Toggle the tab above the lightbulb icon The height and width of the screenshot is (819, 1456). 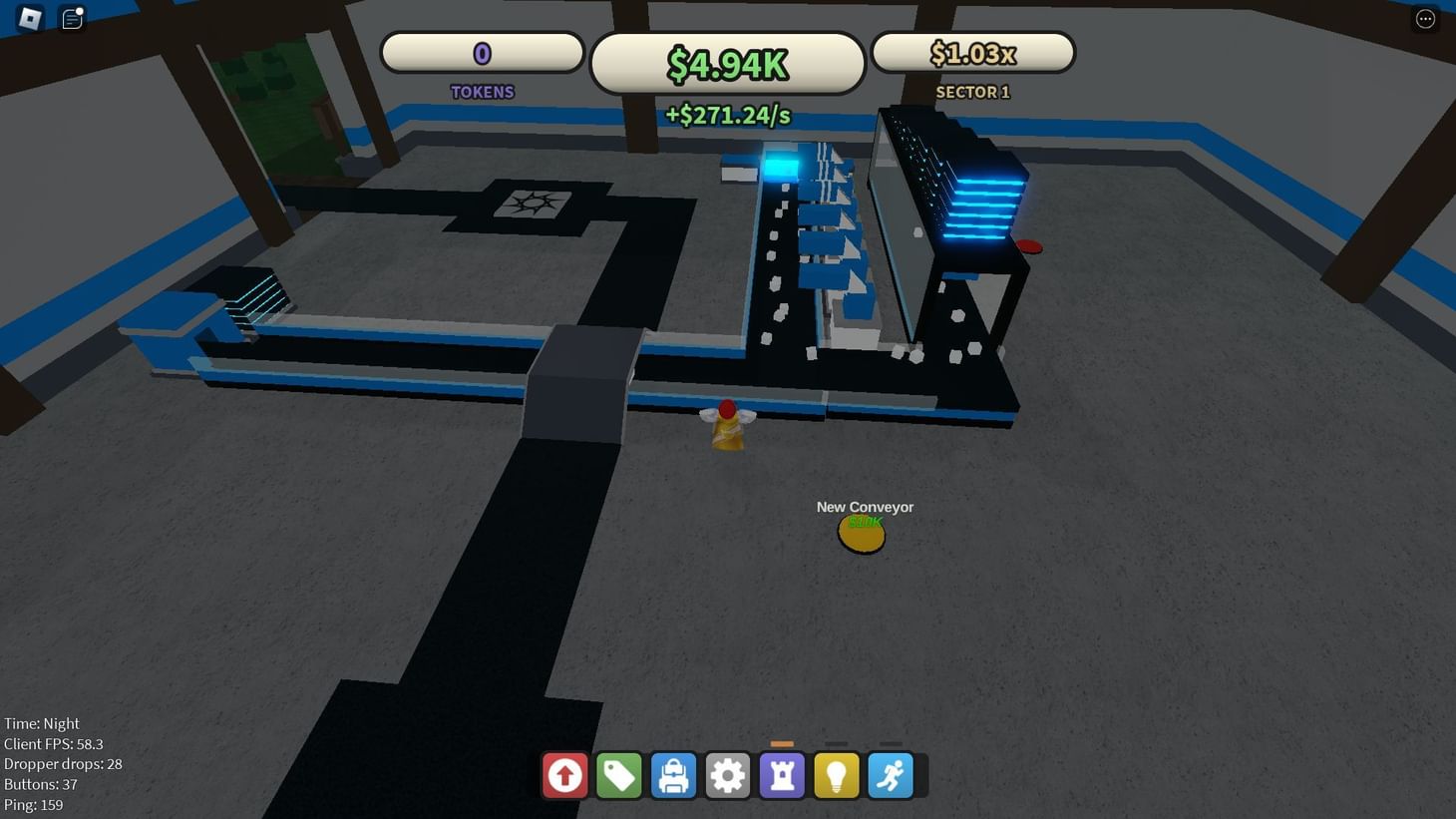(x=836, y=743)
